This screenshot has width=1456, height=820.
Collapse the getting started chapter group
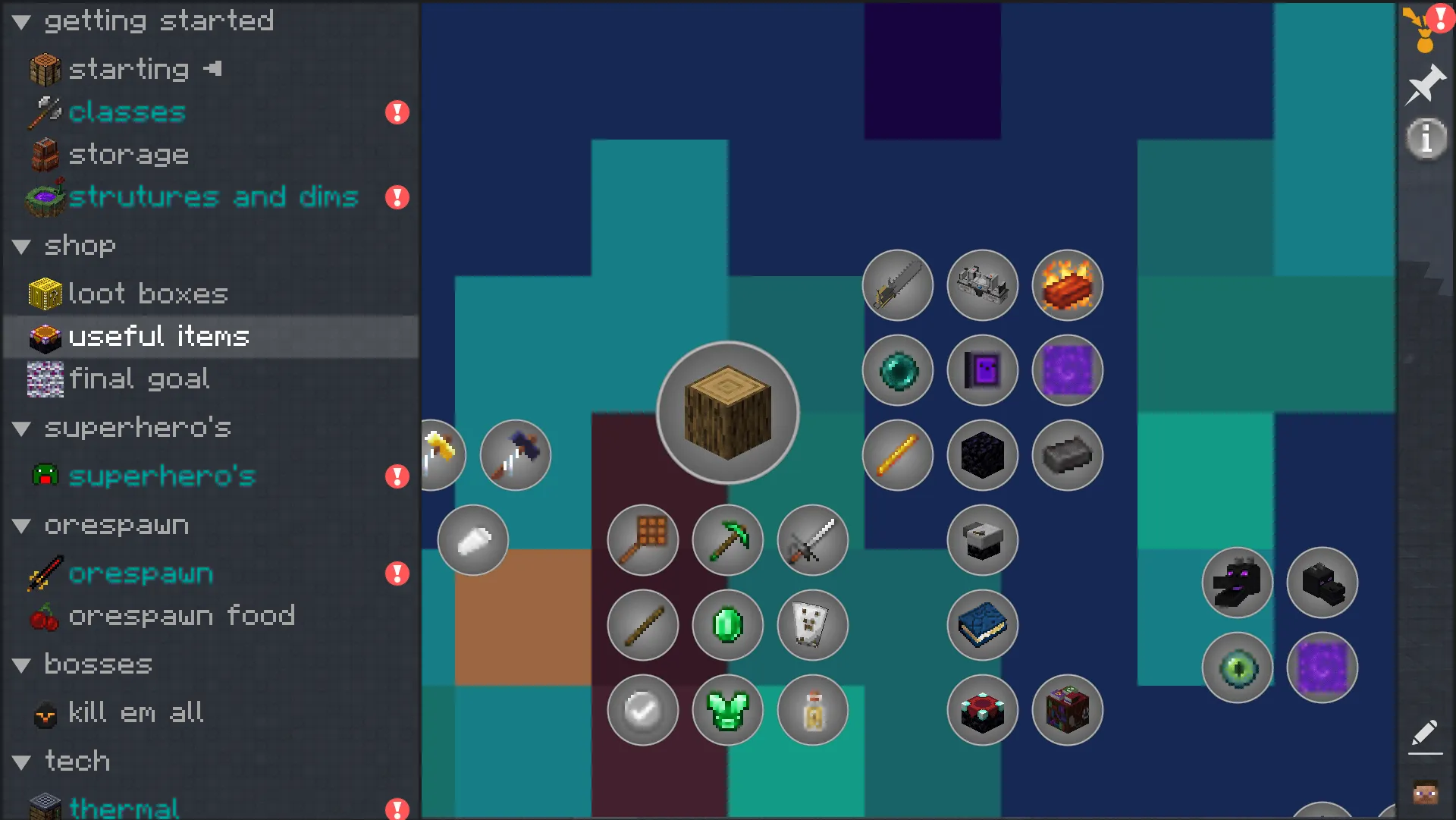pyautogui.click(x=20, y=20)
